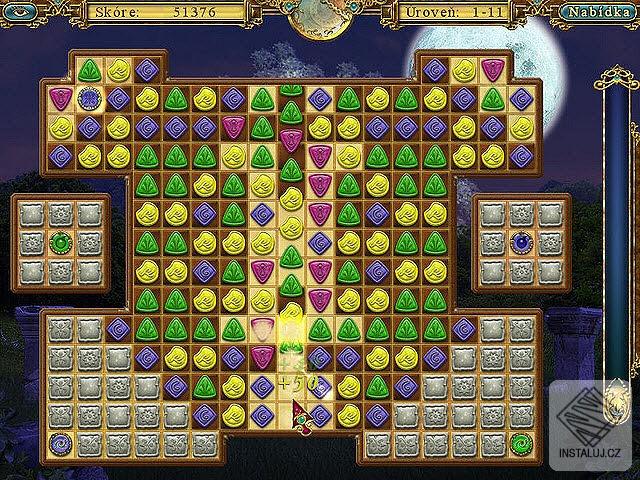Select the round blue amulet tile

click(90, 98)
